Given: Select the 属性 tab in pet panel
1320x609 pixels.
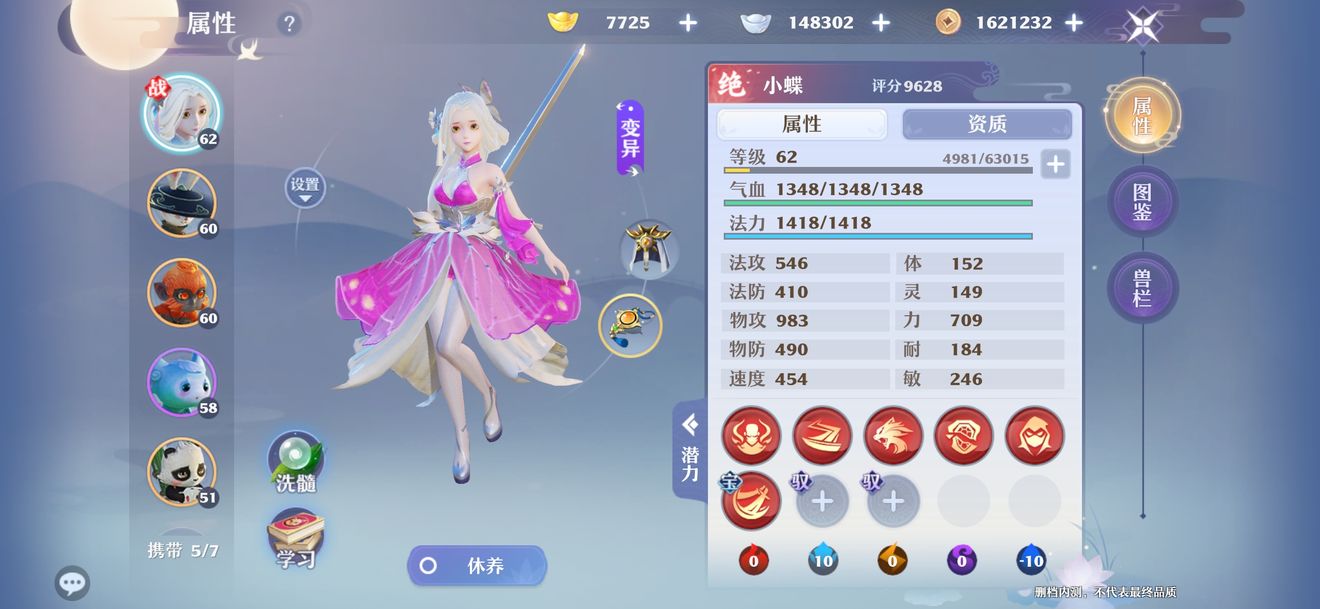Looking at the screenshot, I should click(801, 124).
